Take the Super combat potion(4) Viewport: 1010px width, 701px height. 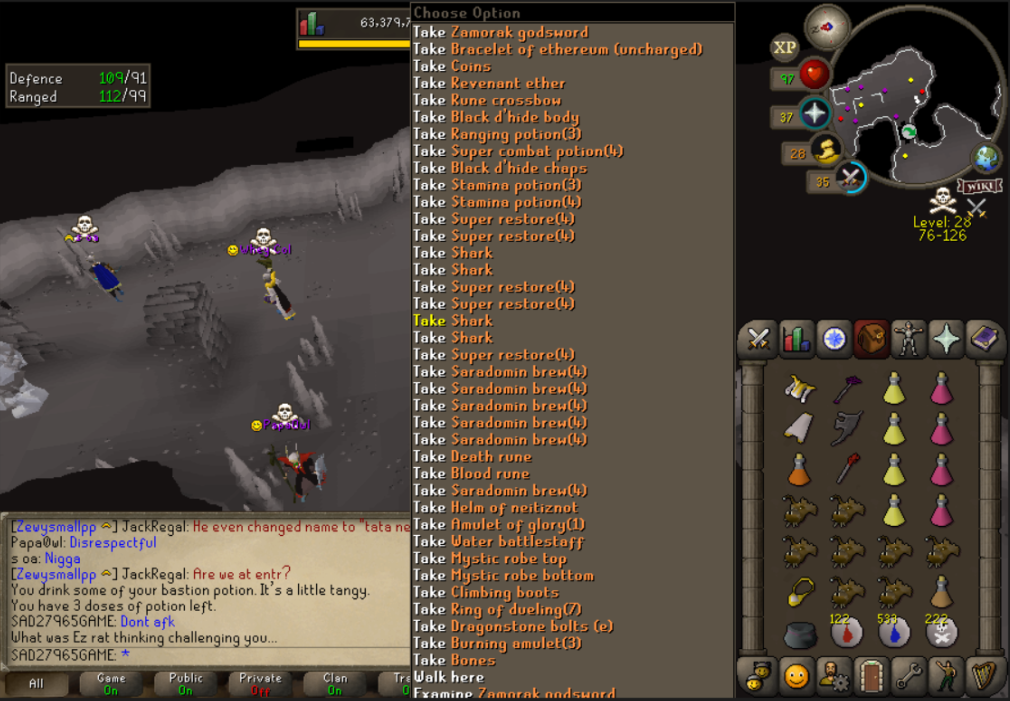[518, 151]
